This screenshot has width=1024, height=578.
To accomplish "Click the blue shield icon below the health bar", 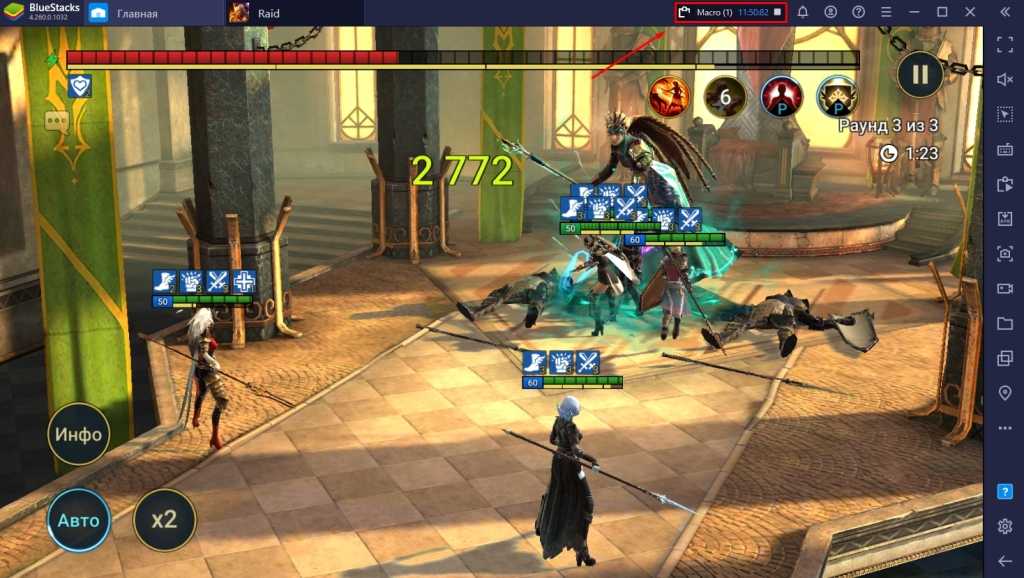I will (79, 87).
